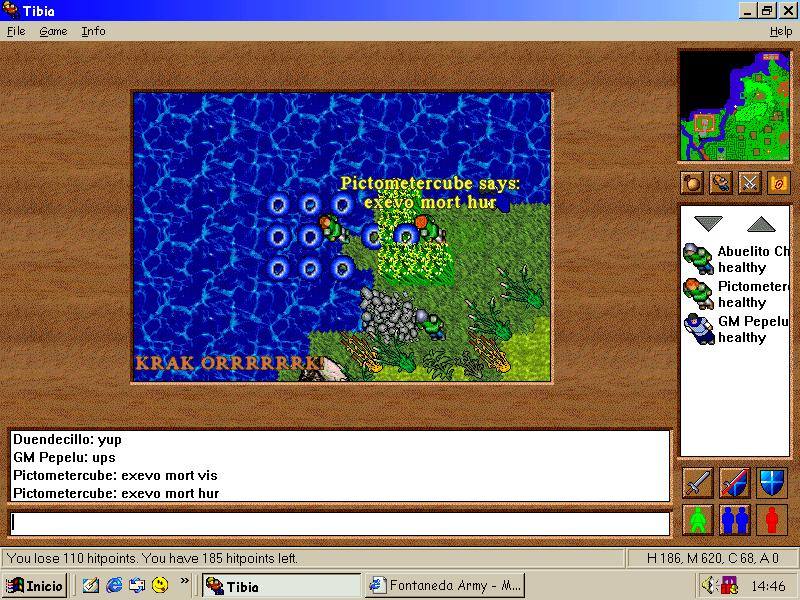The height and width of the screenshot is (600, 800).
Task: Open the Info menu
Action: (93, 31)
